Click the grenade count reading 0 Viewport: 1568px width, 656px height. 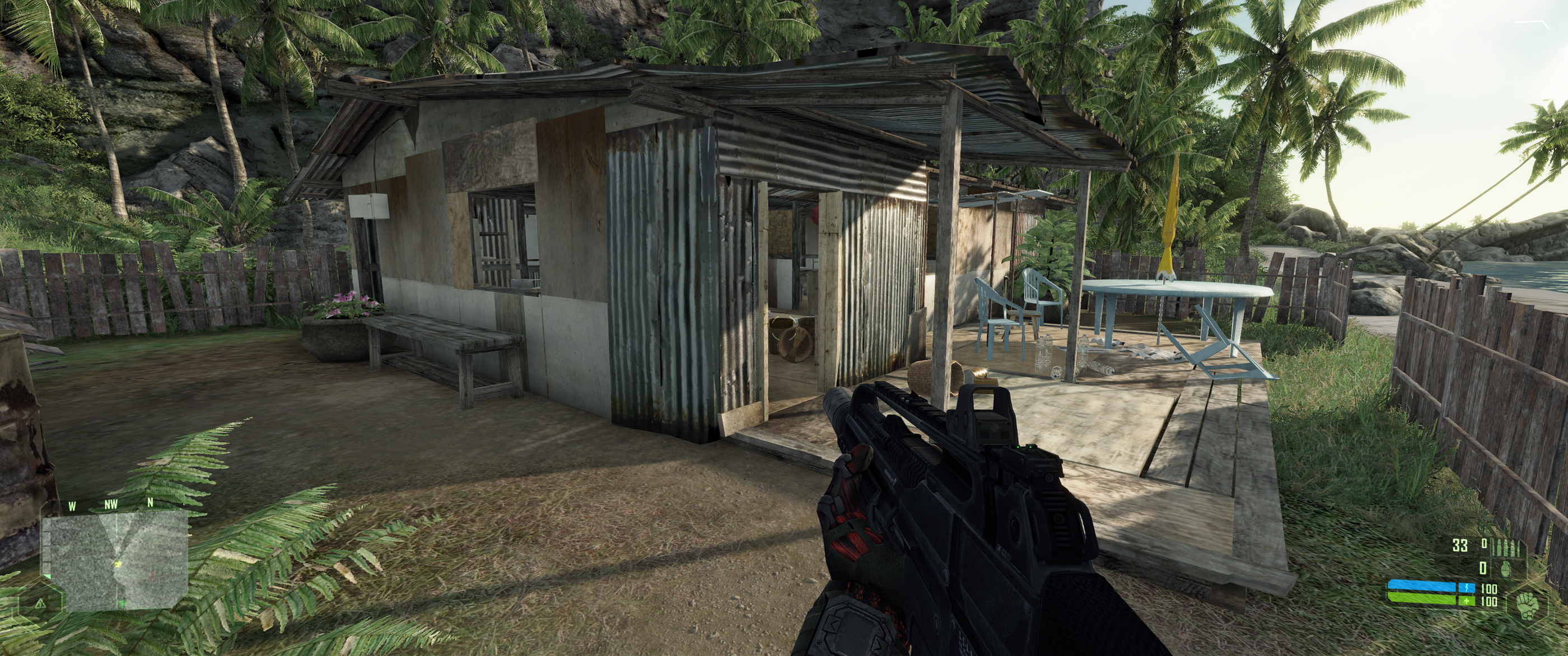(1483, 568)
